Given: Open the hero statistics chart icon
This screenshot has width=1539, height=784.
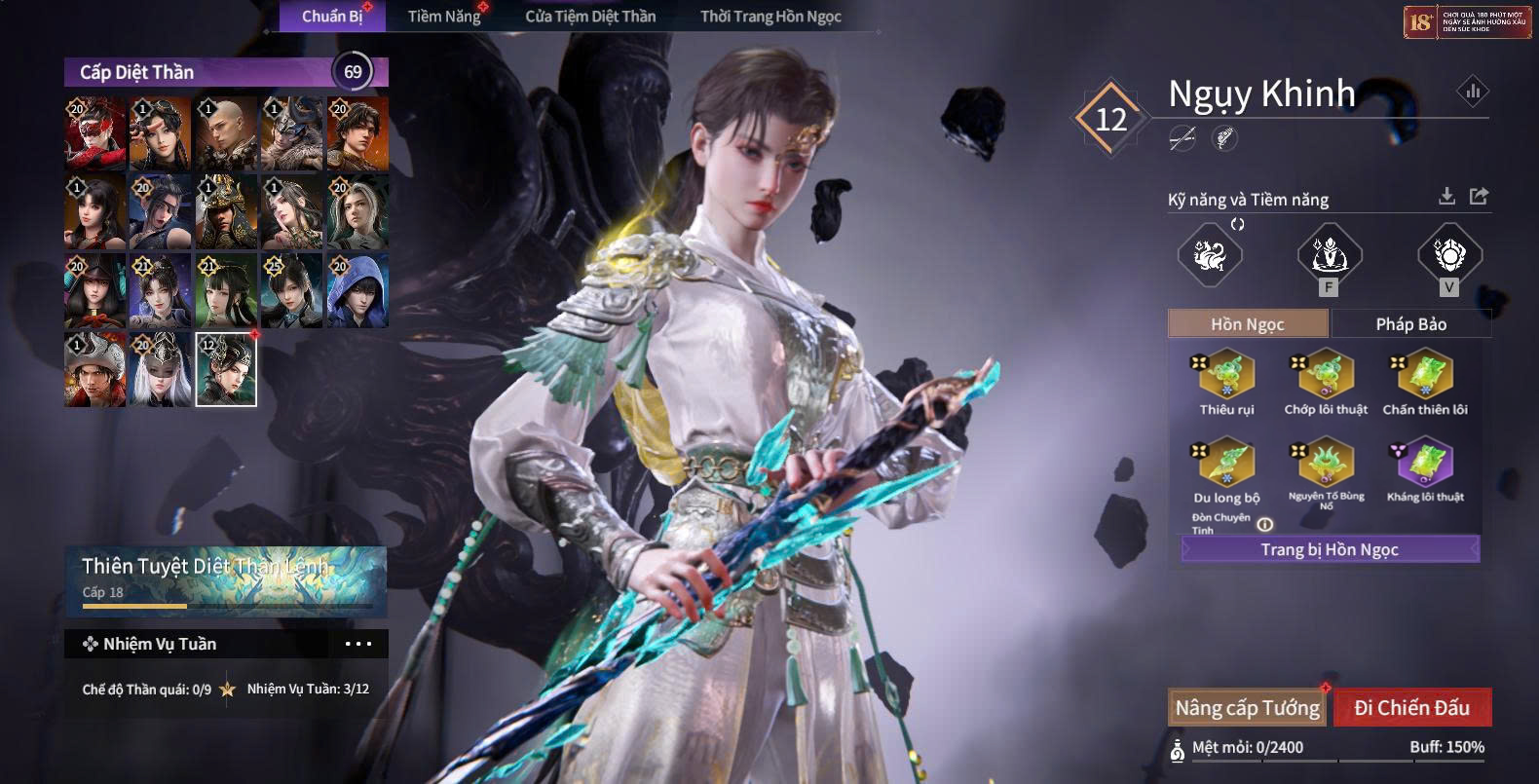Looking at the screenshot, I should (x=1472, y=92).
